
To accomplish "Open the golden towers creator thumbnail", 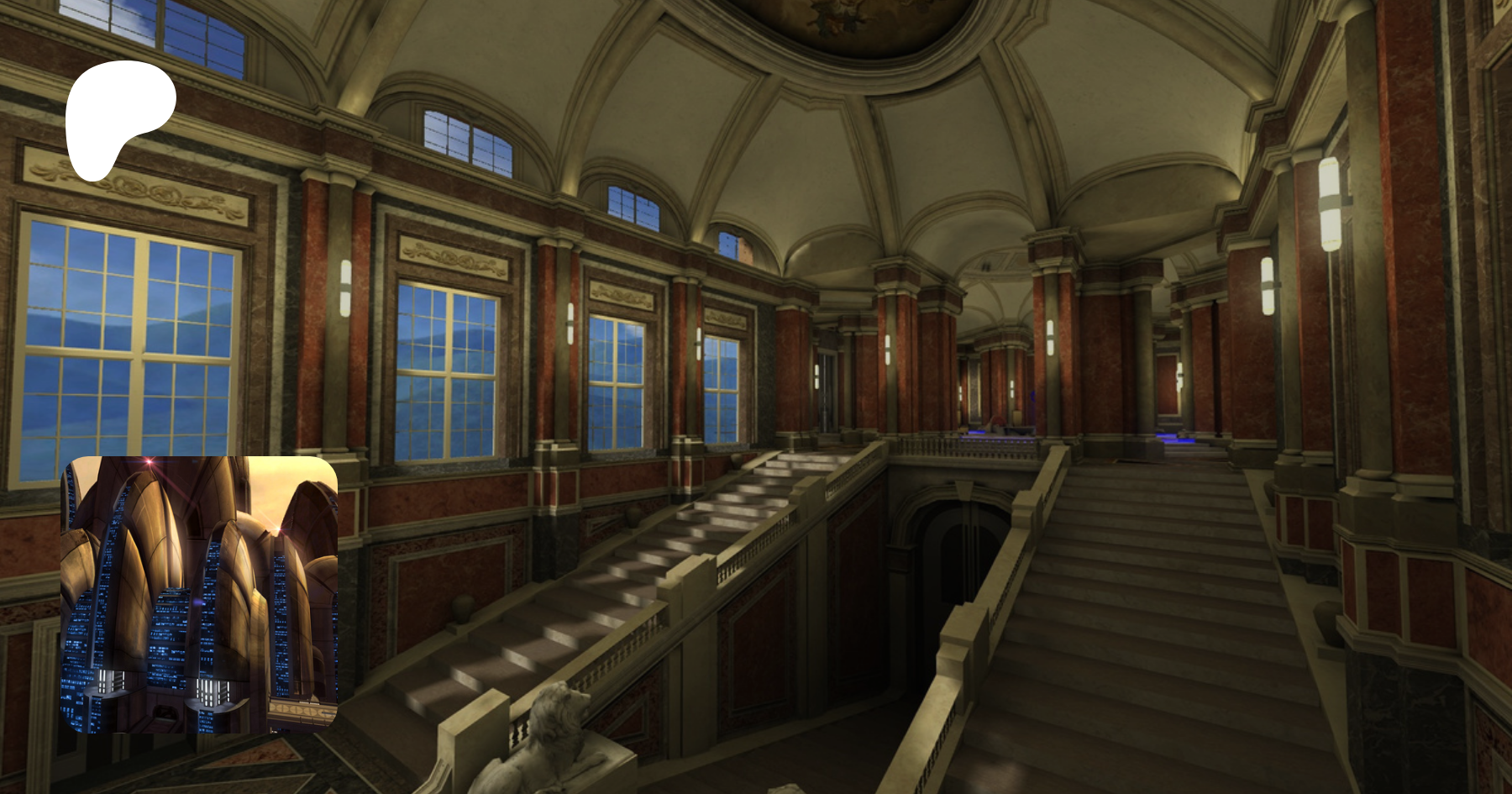I will [199, 594].
